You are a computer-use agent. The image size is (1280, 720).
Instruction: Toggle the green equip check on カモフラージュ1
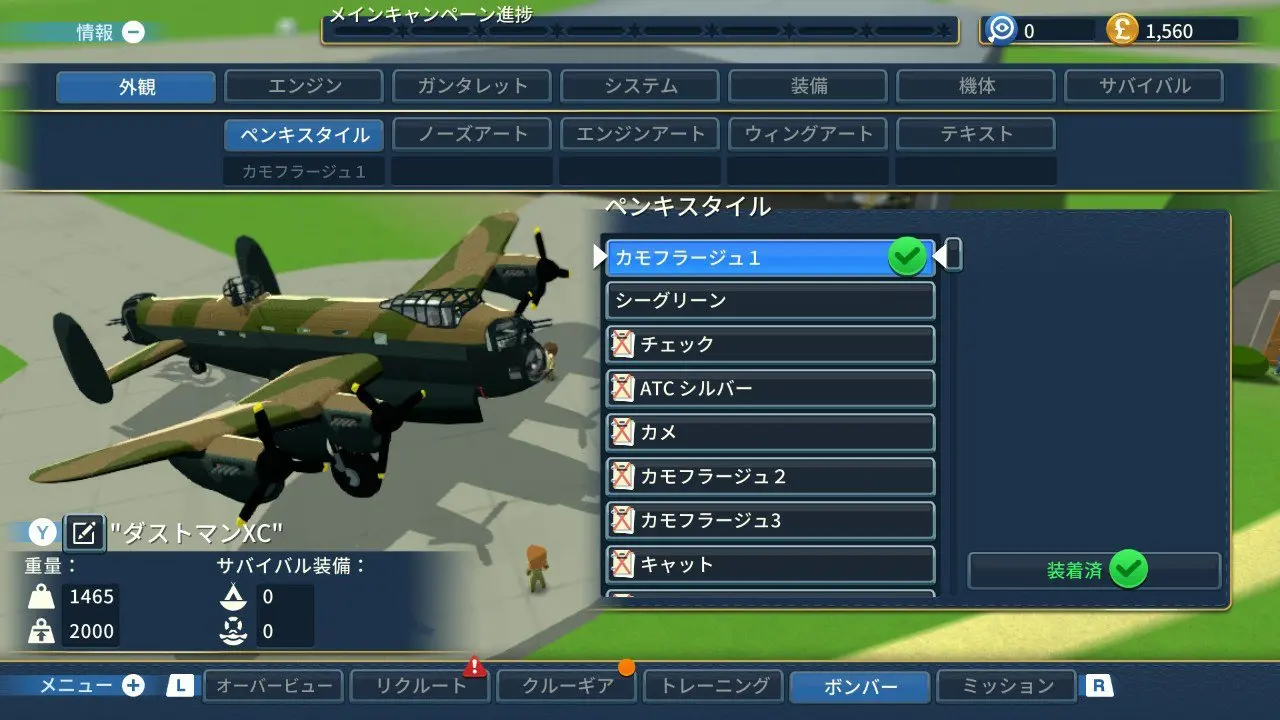(x=906, y=256)
